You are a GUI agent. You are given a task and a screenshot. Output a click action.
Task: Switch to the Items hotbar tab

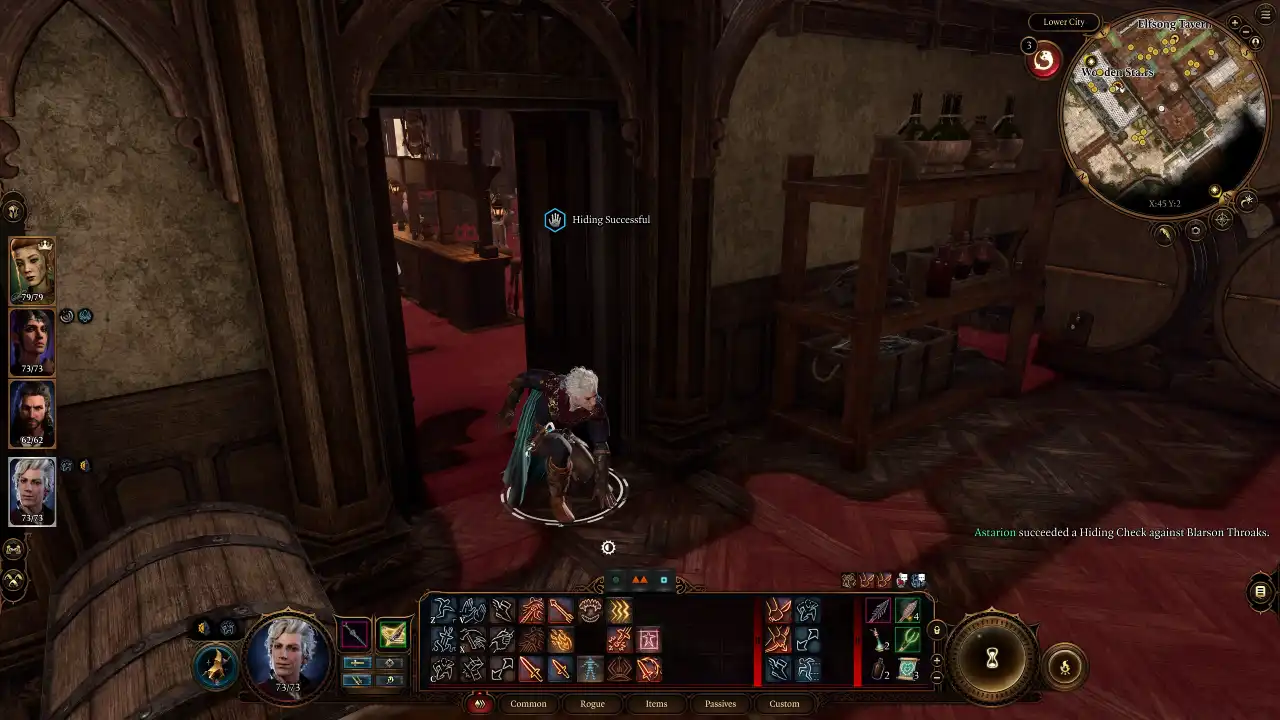coord(656,704)
